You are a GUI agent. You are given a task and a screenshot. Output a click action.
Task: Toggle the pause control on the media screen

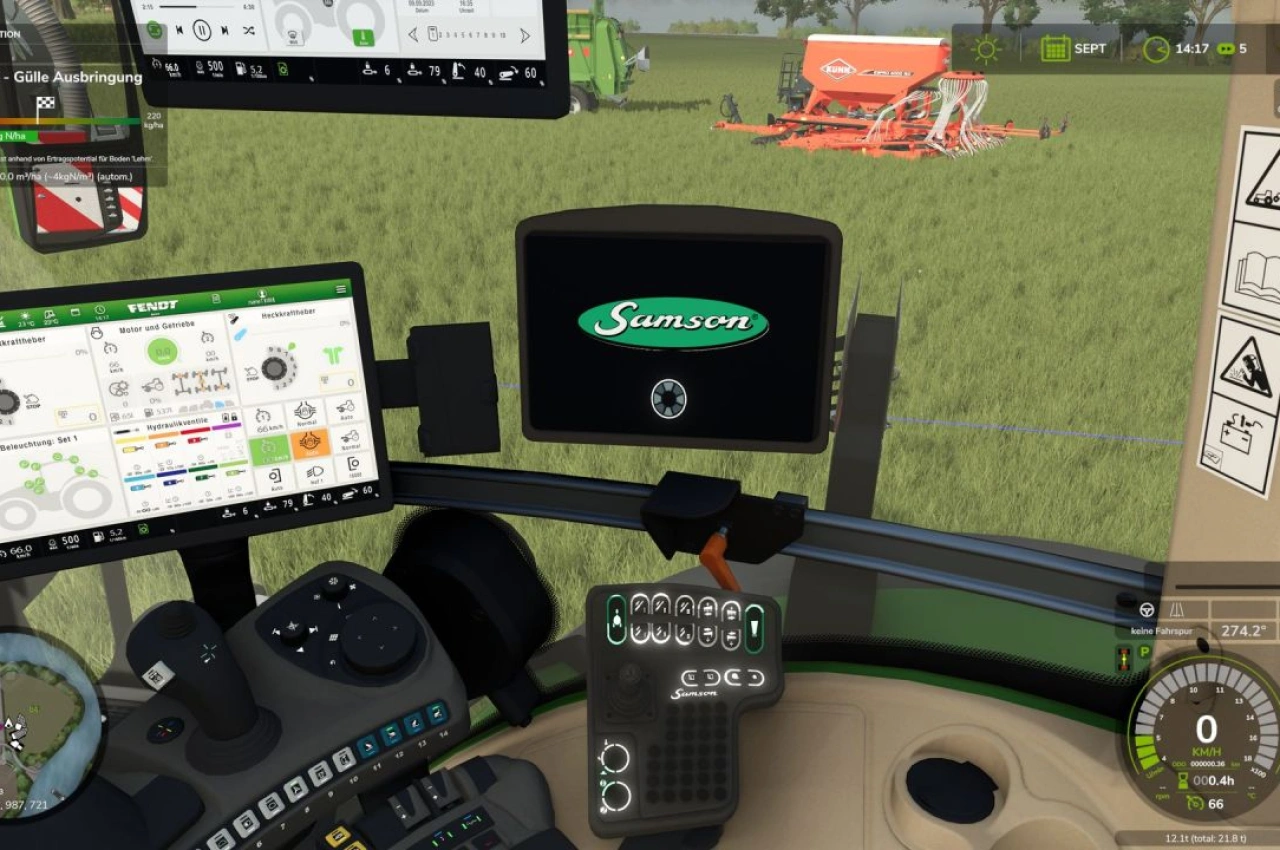(x=201, y=30)
